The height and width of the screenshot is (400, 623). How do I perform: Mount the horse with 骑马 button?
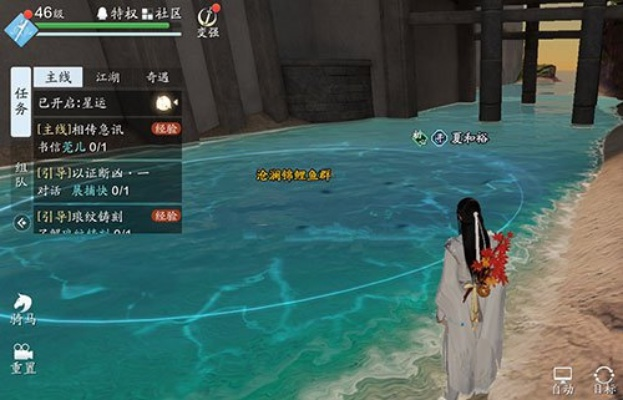(22, 309)
